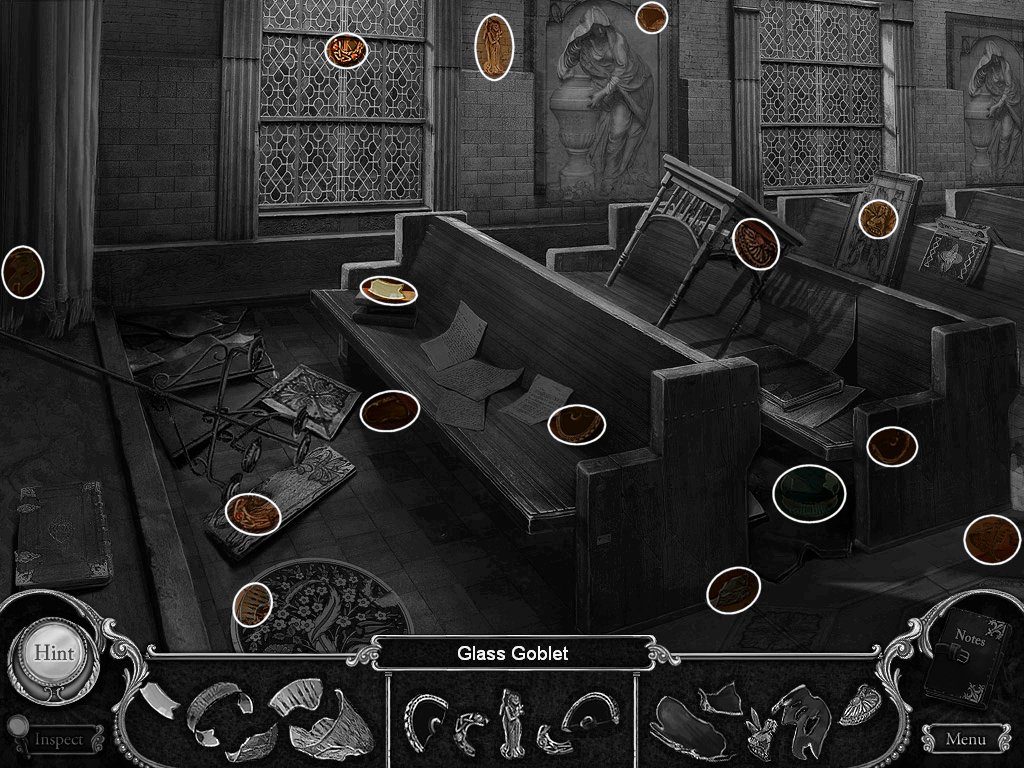The image size is (1024, 768).
Task: Collect the circled fragment on the lattice window
Action: (x=346, y=50)
